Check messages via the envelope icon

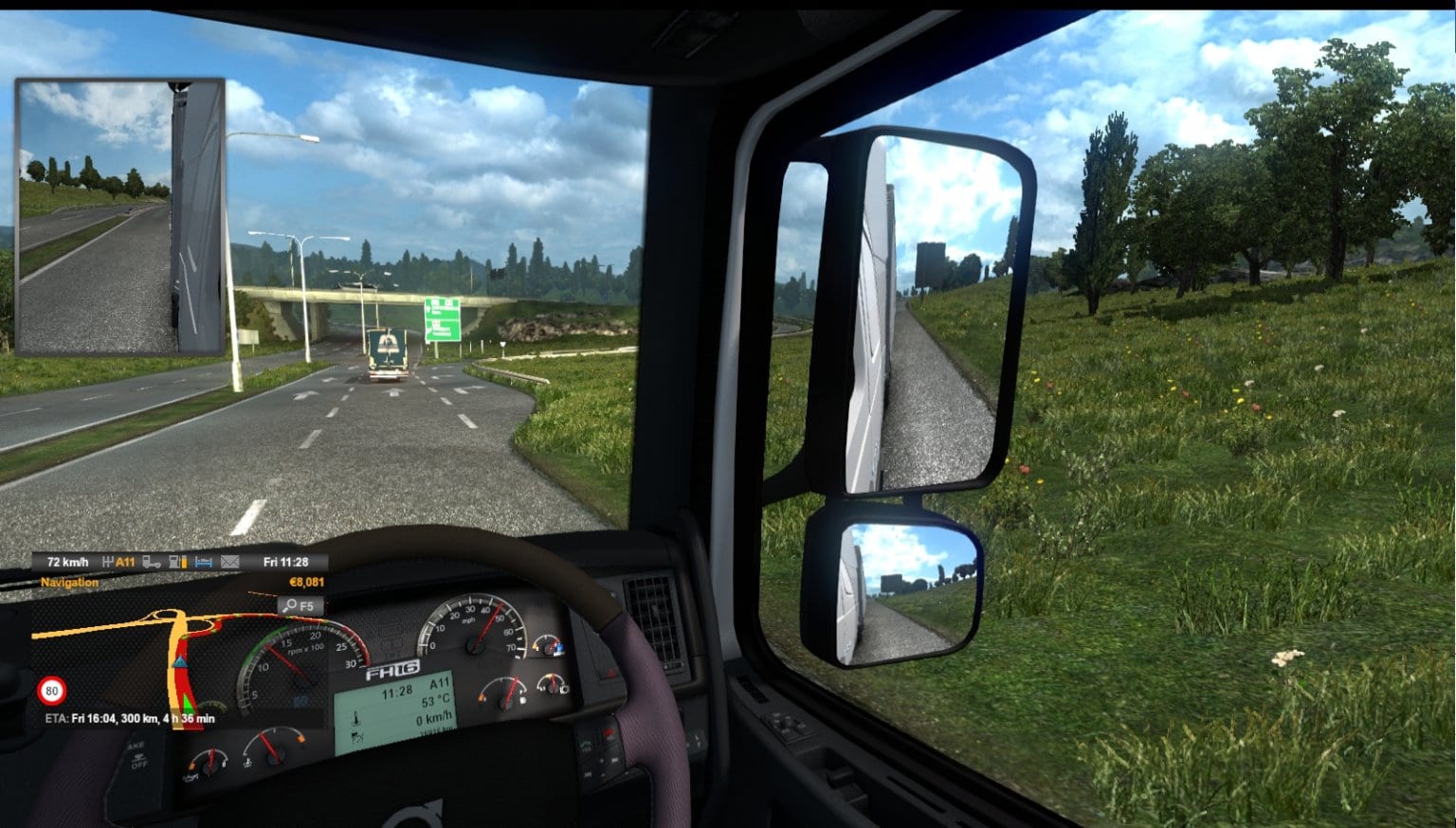228,562
